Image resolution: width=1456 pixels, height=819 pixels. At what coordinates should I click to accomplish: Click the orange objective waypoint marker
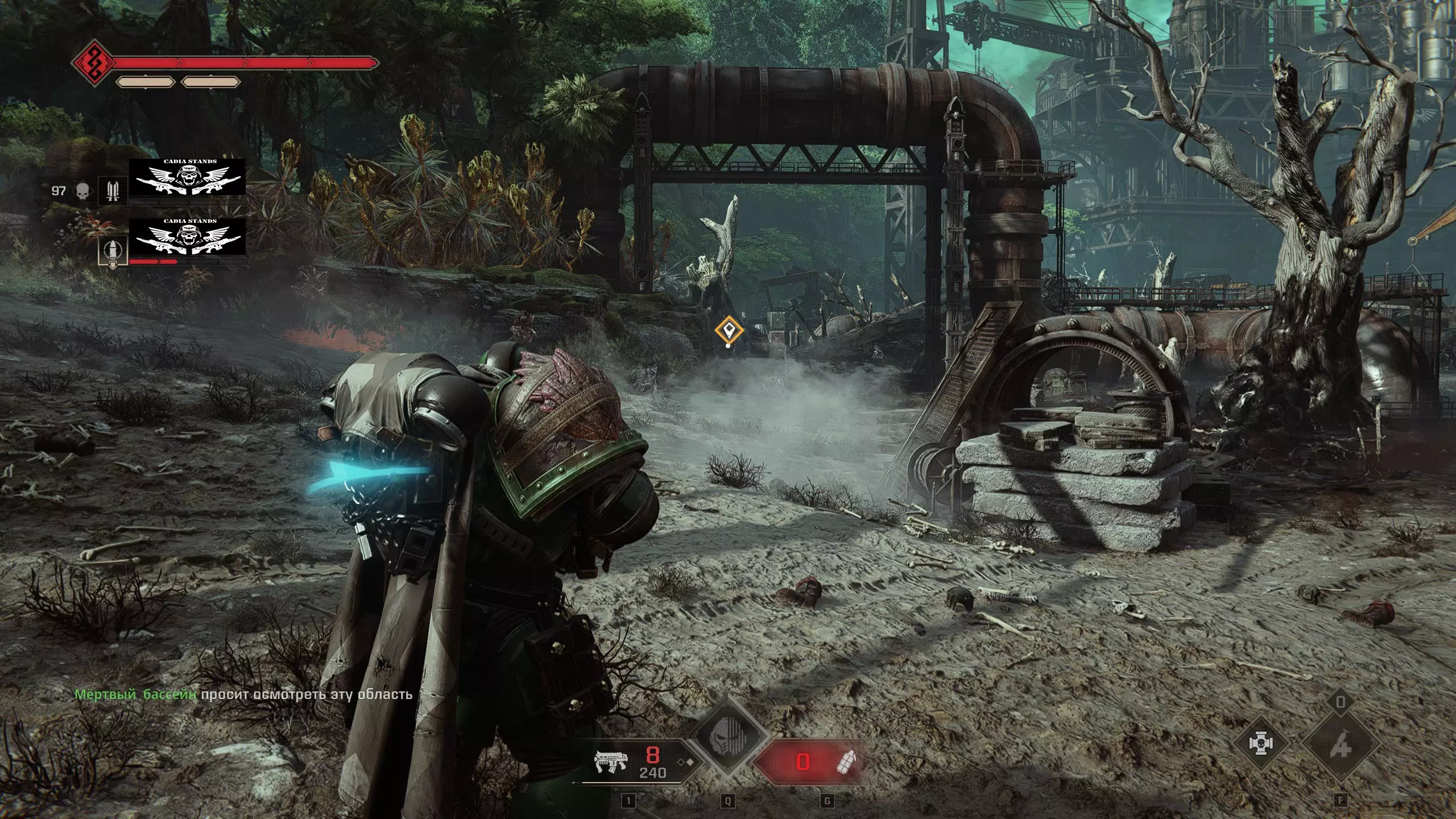(729, 330)
